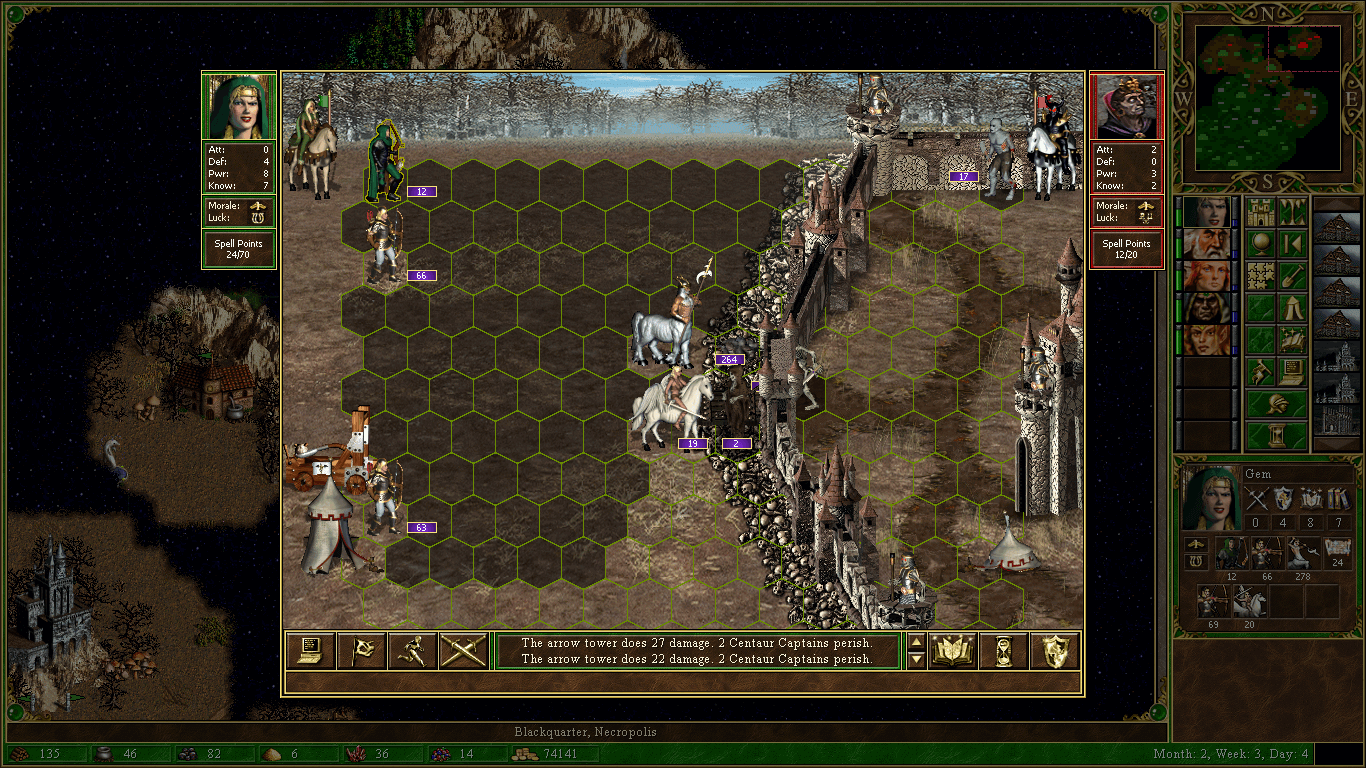Open the spellbook to cast a spell

953,651
